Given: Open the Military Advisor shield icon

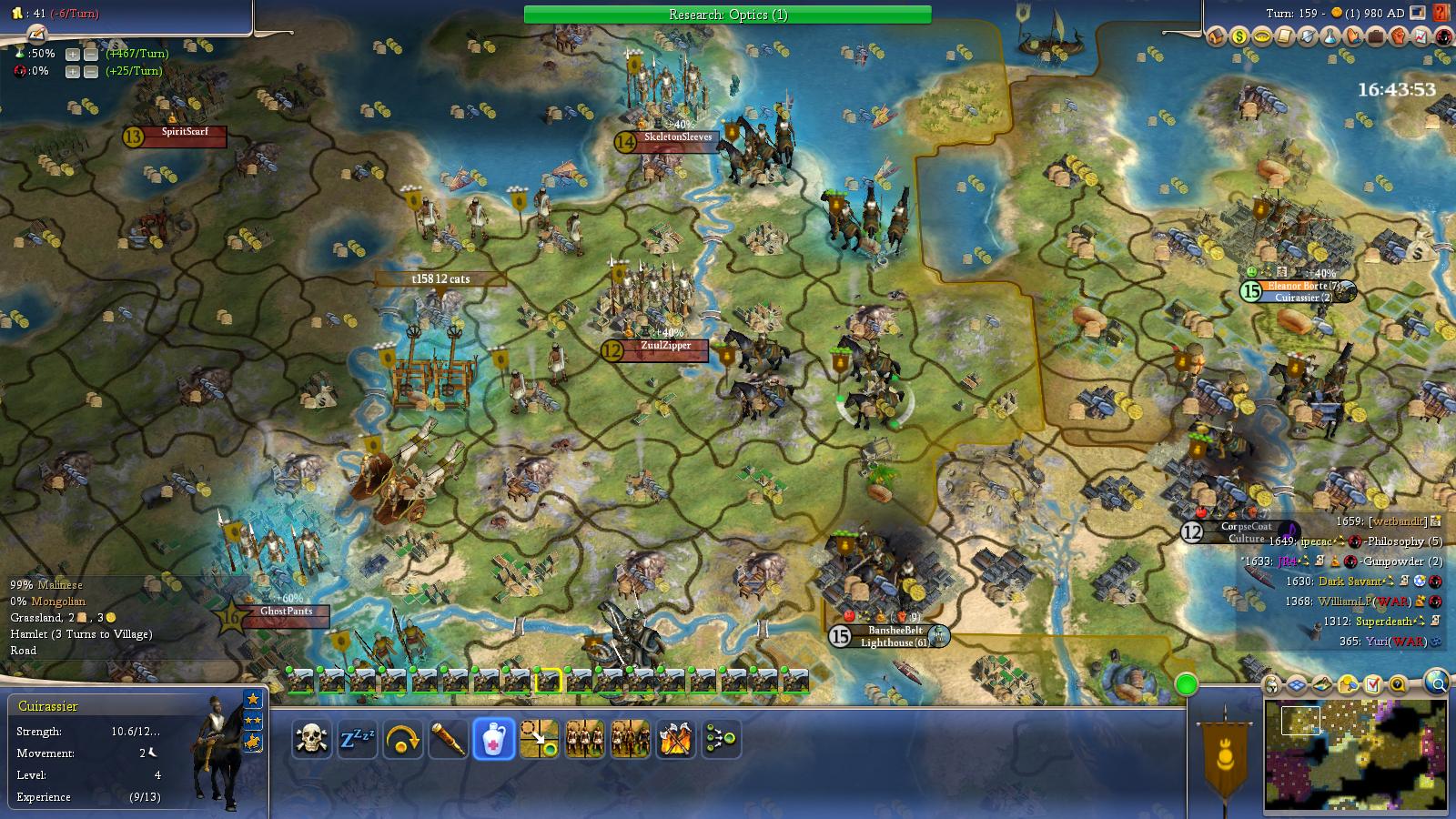Looking at the screenshot, I should coord(1308,38).
